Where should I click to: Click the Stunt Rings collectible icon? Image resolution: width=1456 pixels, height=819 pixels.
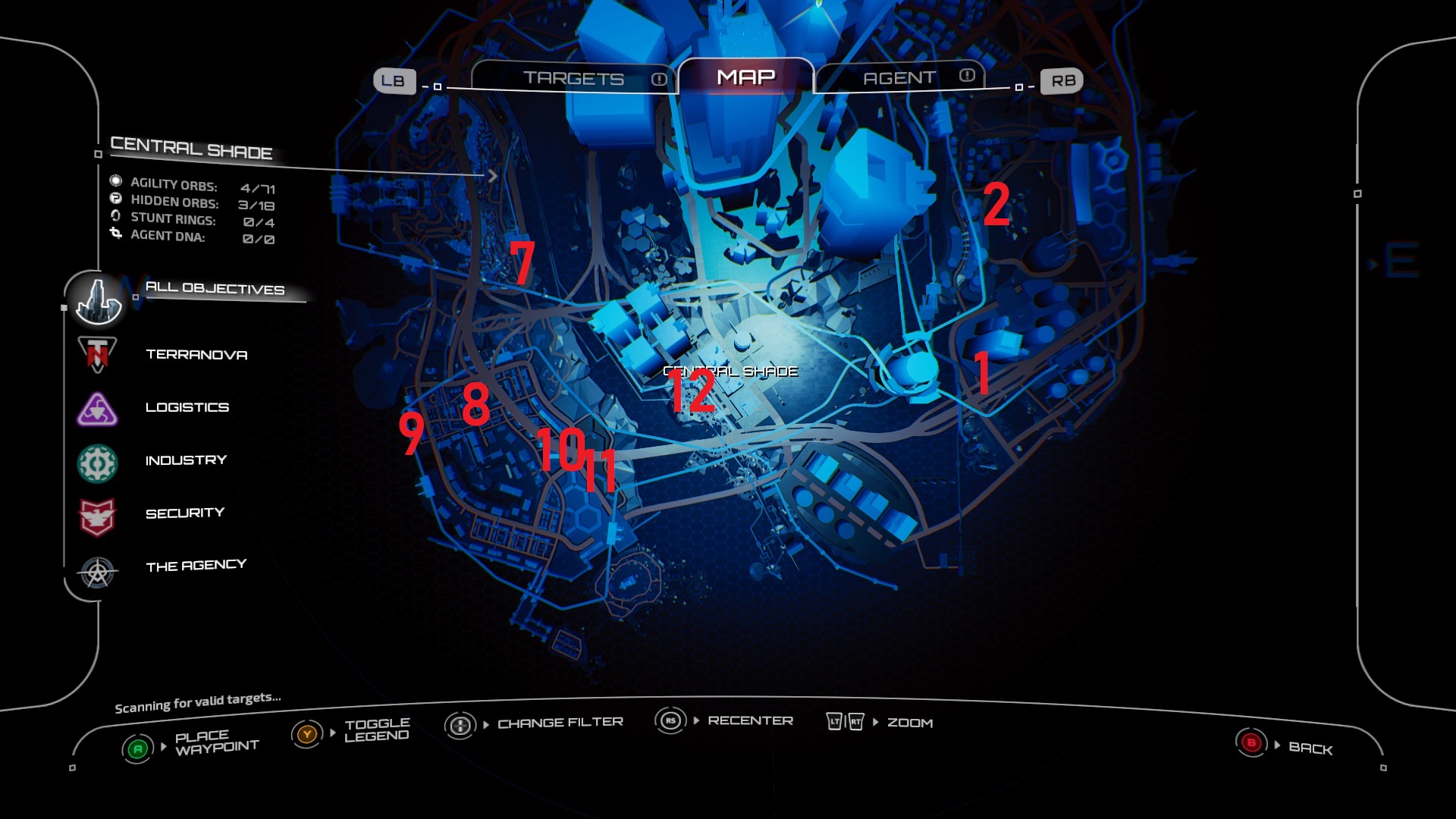[116, 220]
